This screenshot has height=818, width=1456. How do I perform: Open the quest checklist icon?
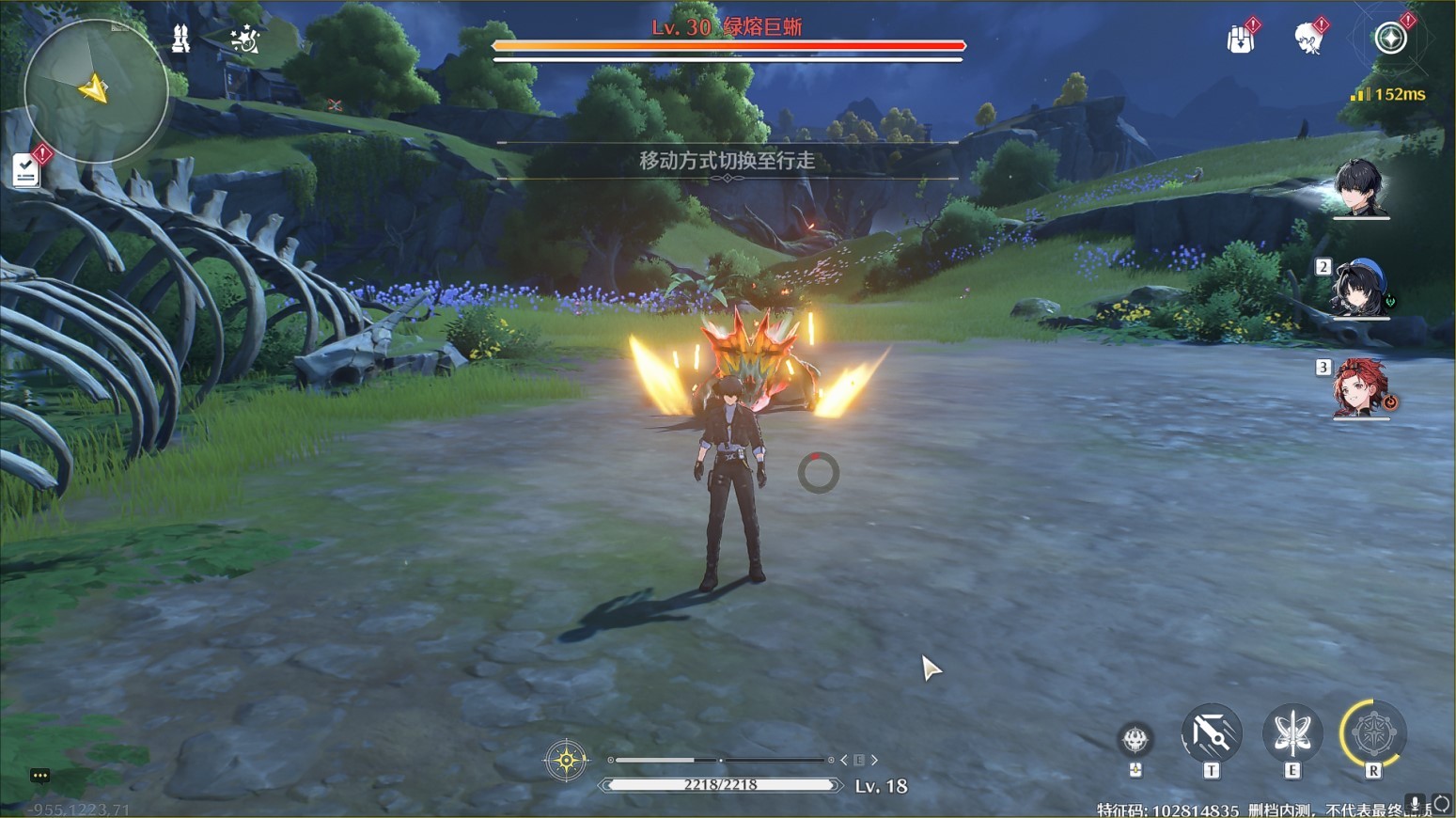tap(26, 170)
